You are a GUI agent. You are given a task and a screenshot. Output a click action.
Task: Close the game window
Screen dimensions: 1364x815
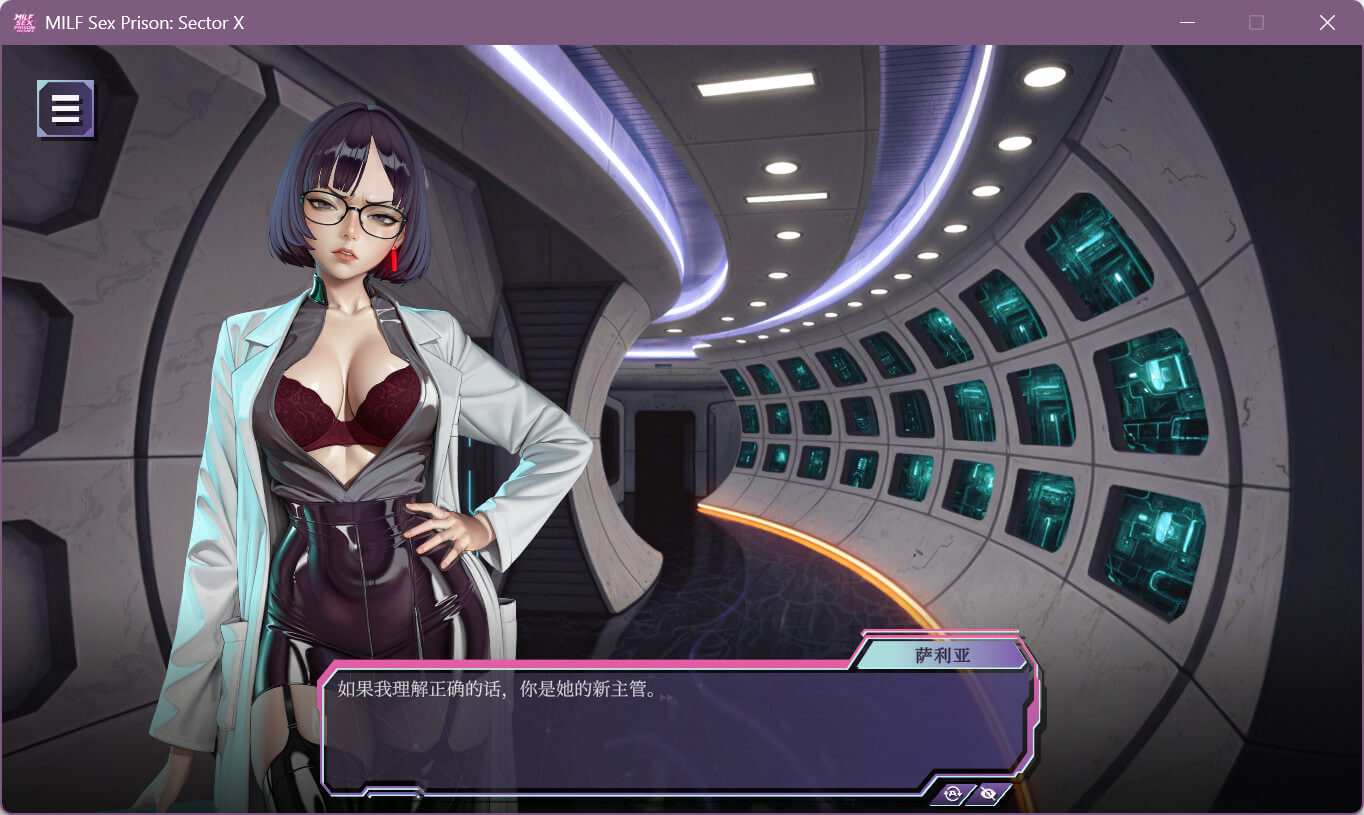coord(1327,22)
